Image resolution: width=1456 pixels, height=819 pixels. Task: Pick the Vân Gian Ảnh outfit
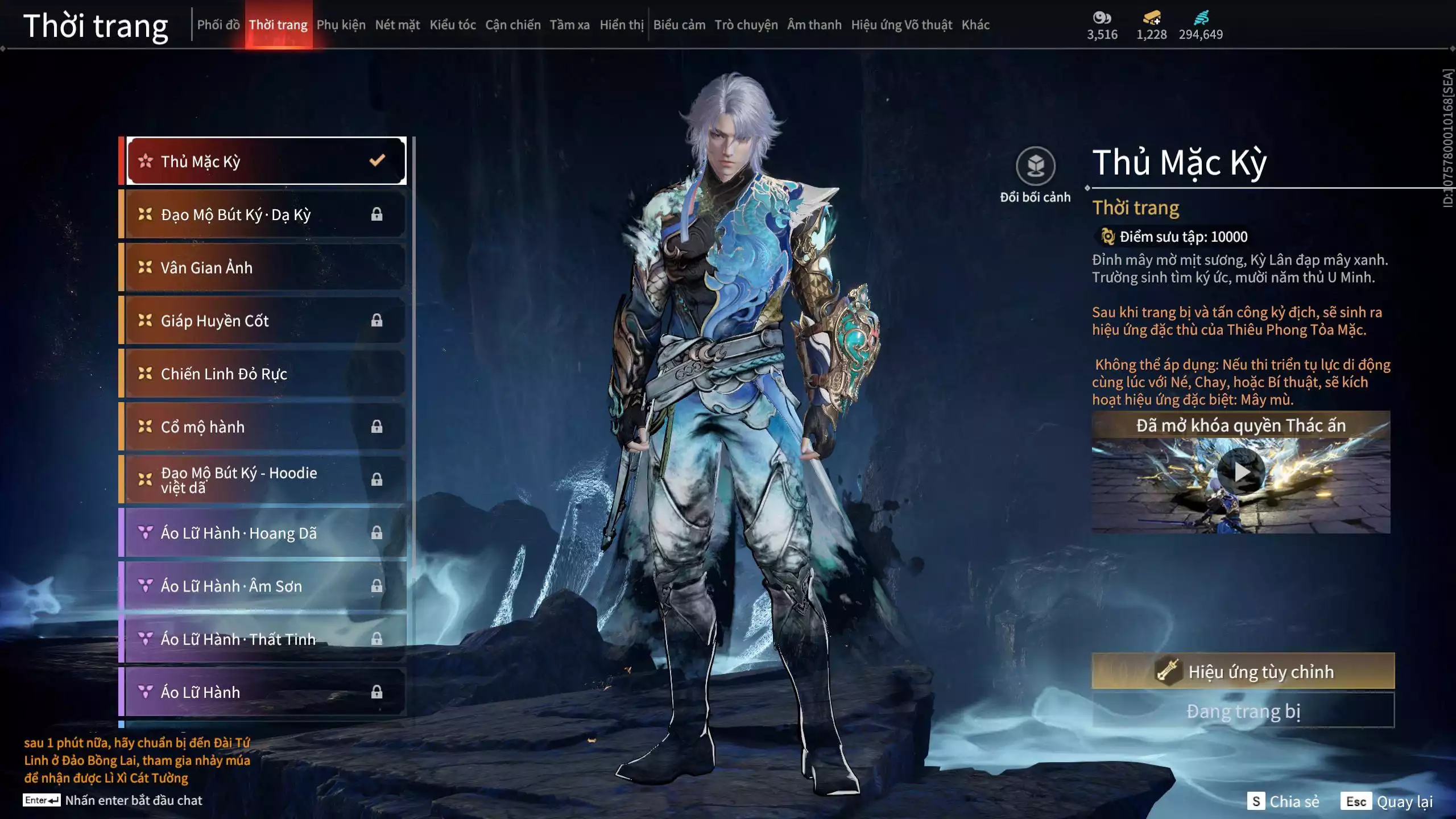coord(266,267)
